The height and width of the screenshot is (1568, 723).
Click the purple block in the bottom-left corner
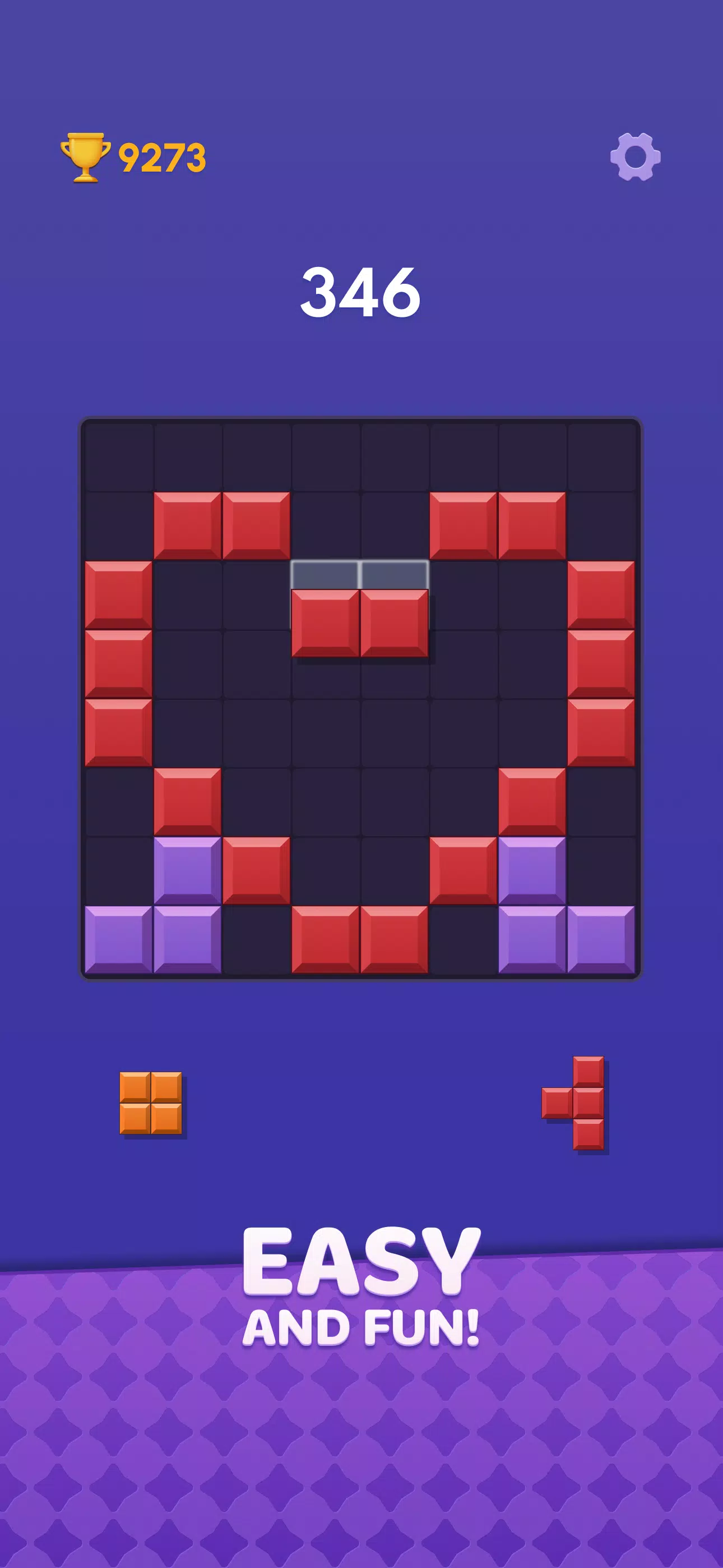point(120,940)
